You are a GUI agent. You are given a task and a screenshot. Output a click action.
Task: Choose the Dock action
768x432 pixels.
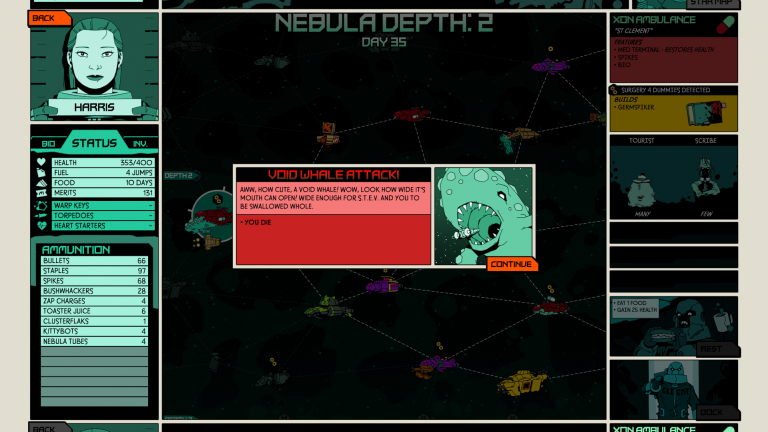tap(711, 411)
